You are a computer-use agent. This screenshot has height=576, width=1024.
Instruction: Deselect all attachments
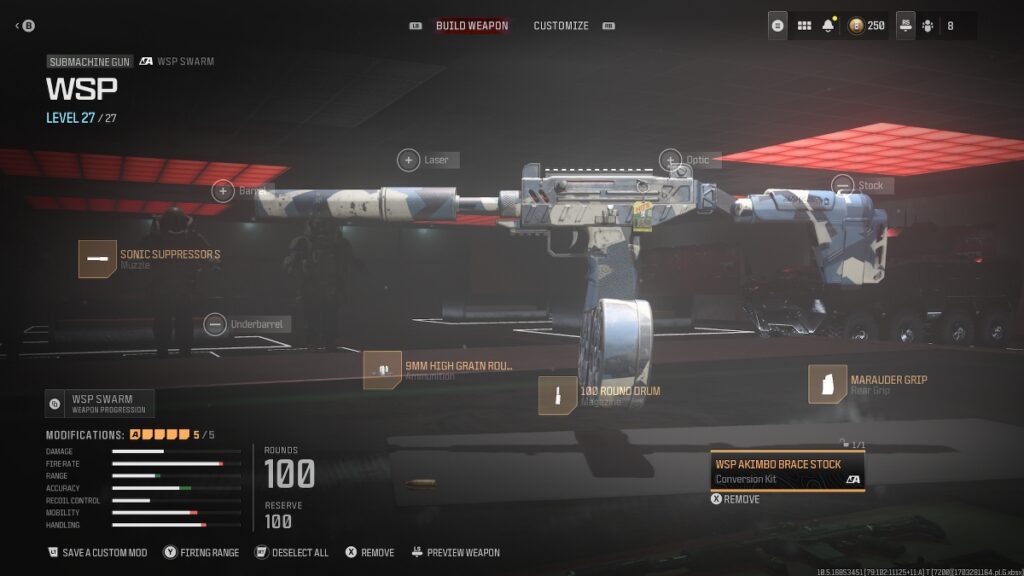[x=291, y=552]
